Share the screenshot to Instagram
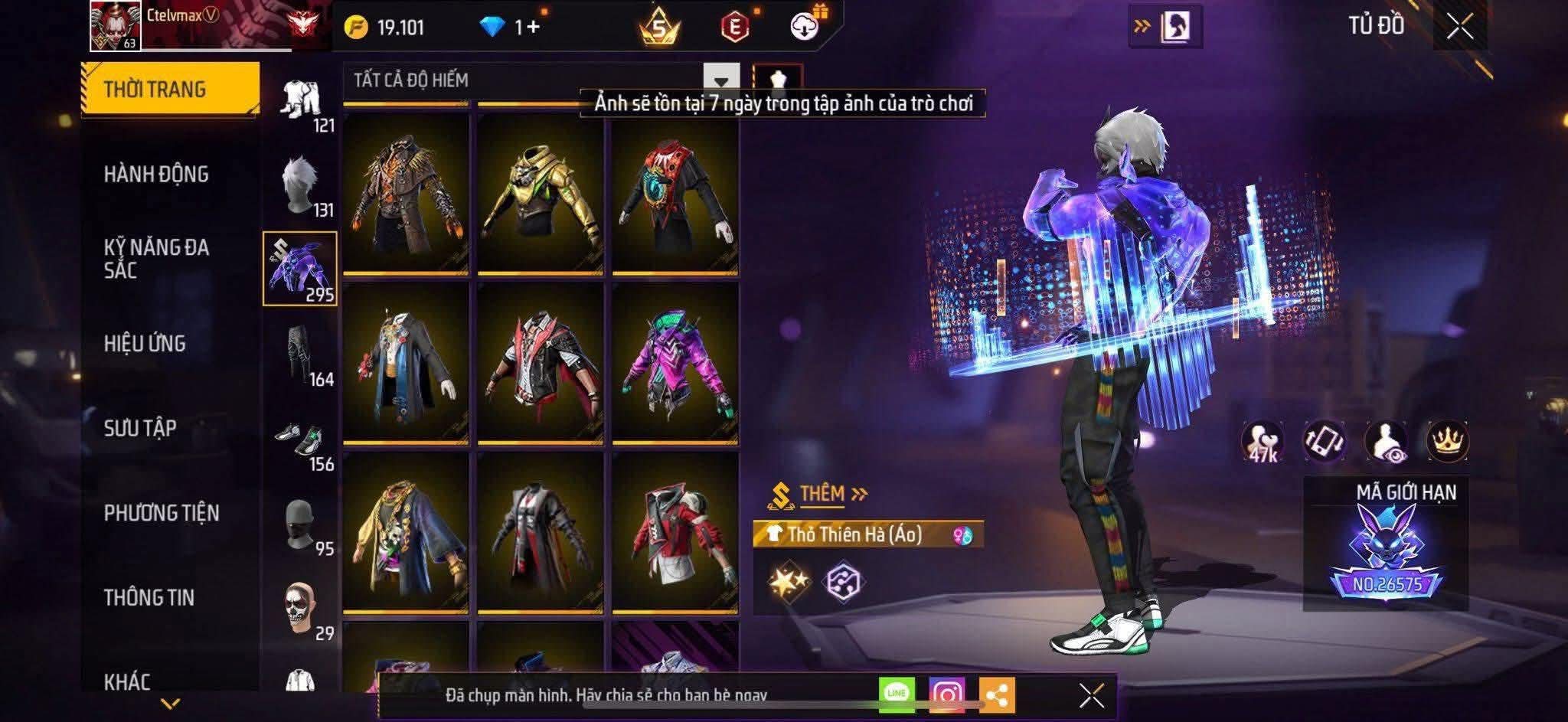This screenshot has width=1568, height=722. coord(946,694)
